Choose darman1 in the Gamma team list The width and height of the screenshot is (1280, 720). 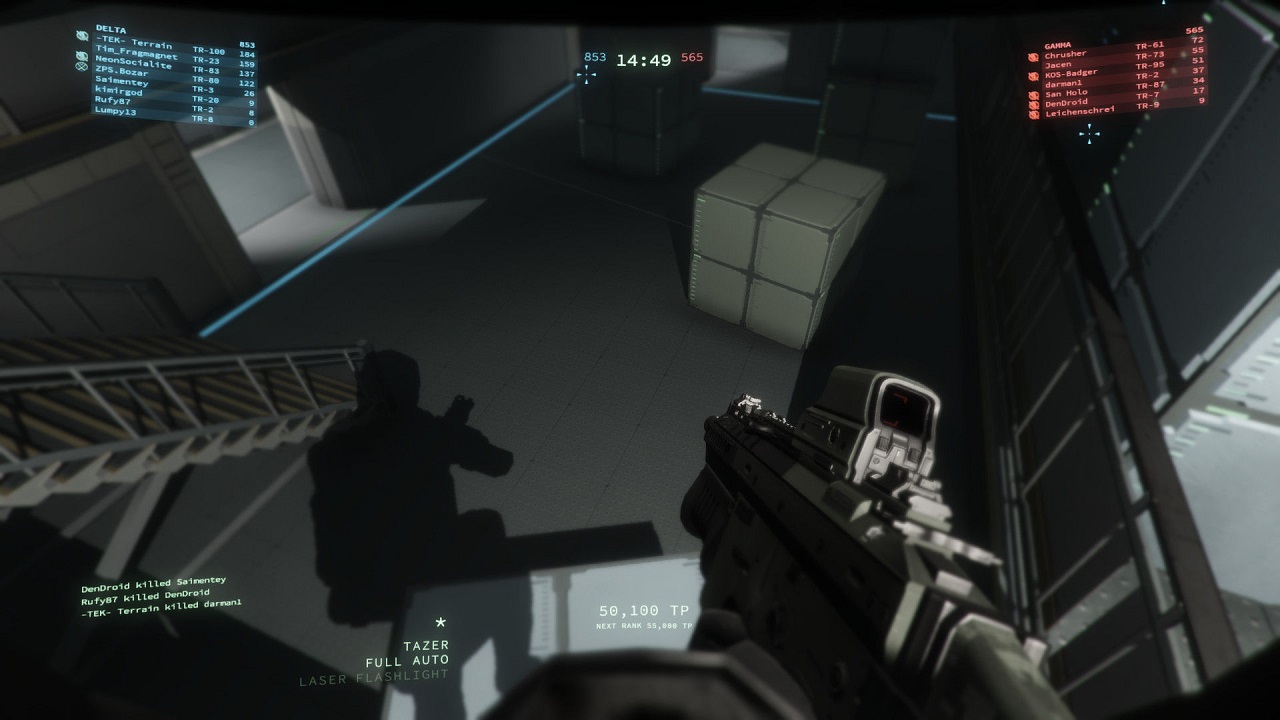(x=1063, y=83)
